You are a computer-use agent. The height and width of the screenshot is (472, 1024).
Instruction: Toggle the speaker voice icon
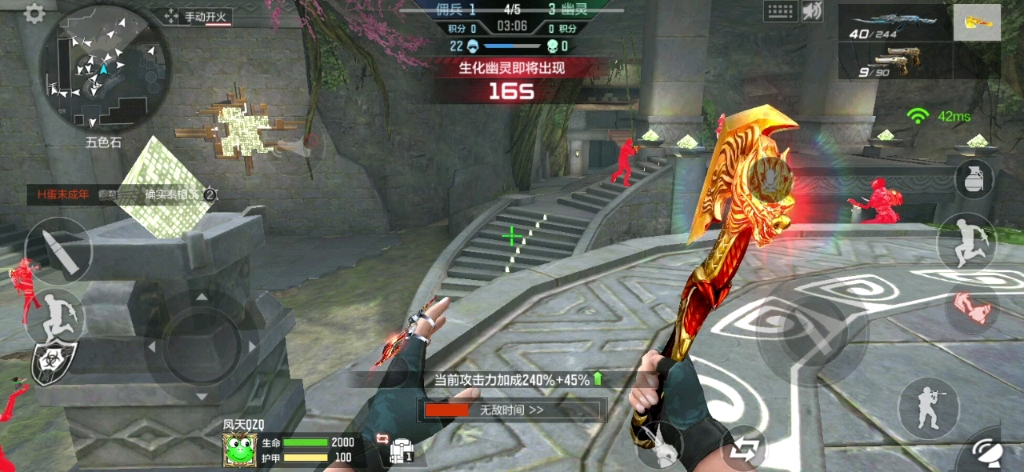[x=813, y=12]
